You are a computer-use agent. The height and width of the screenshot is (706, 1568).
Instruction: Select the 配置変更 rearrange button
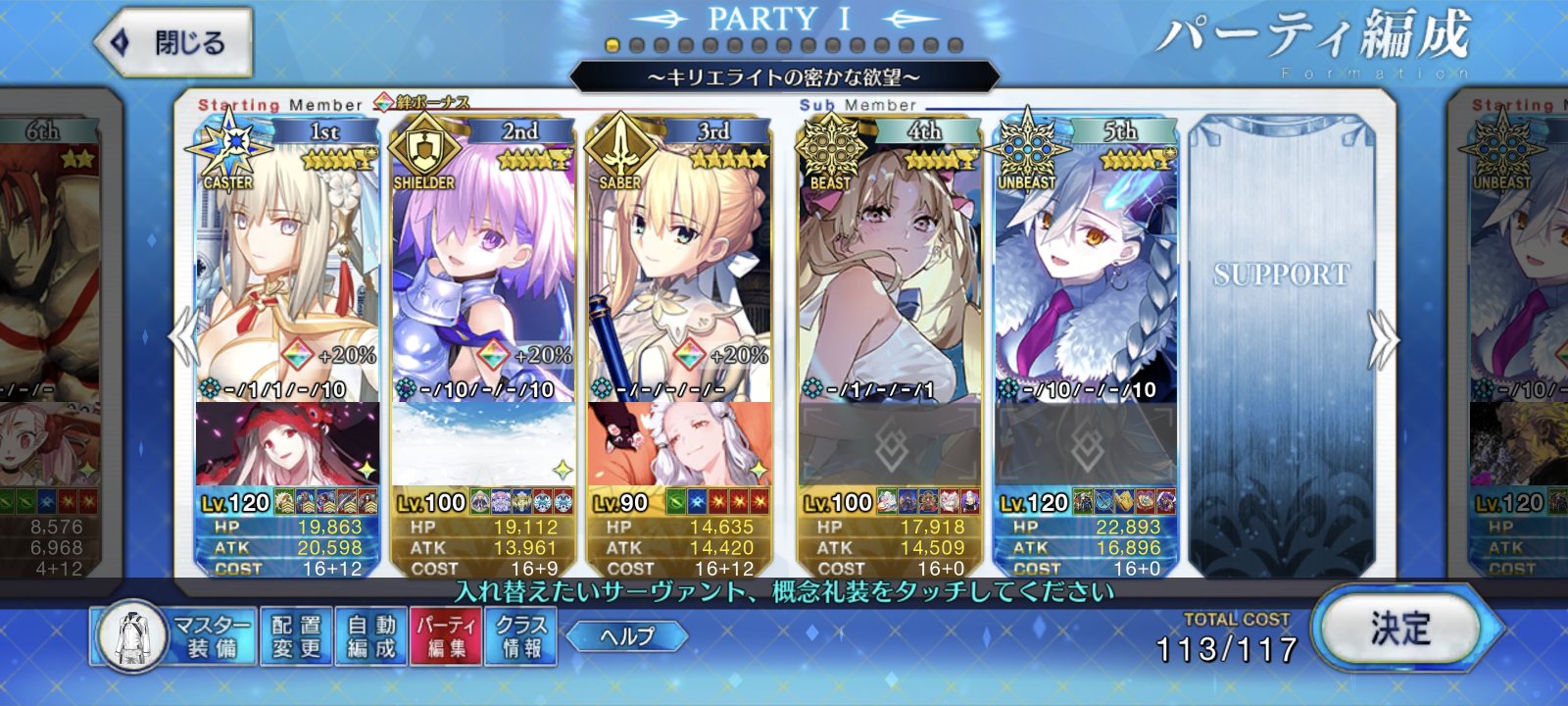pyautogui.click(x=296, y=636)
